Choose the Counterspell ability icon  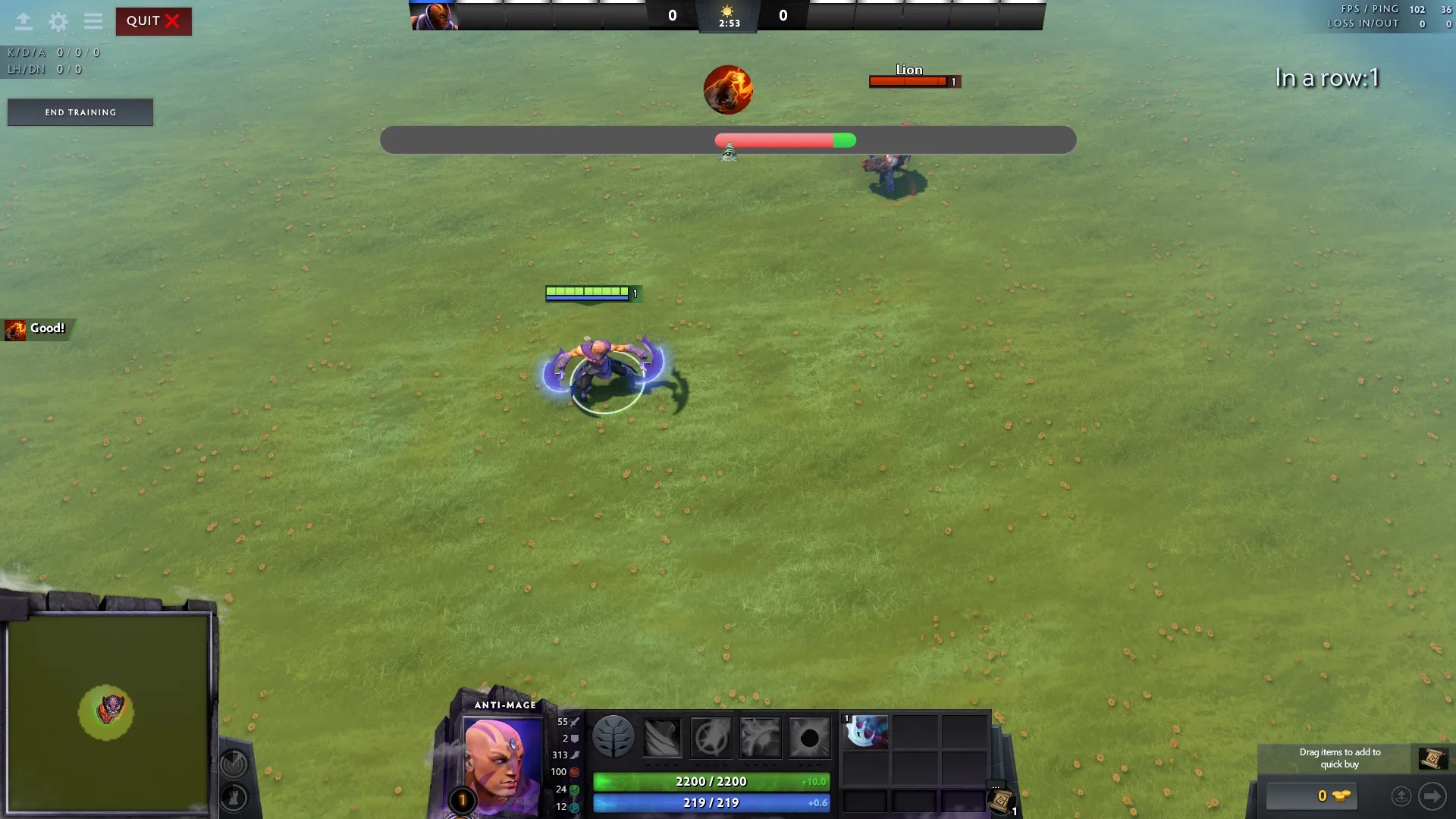760,736
